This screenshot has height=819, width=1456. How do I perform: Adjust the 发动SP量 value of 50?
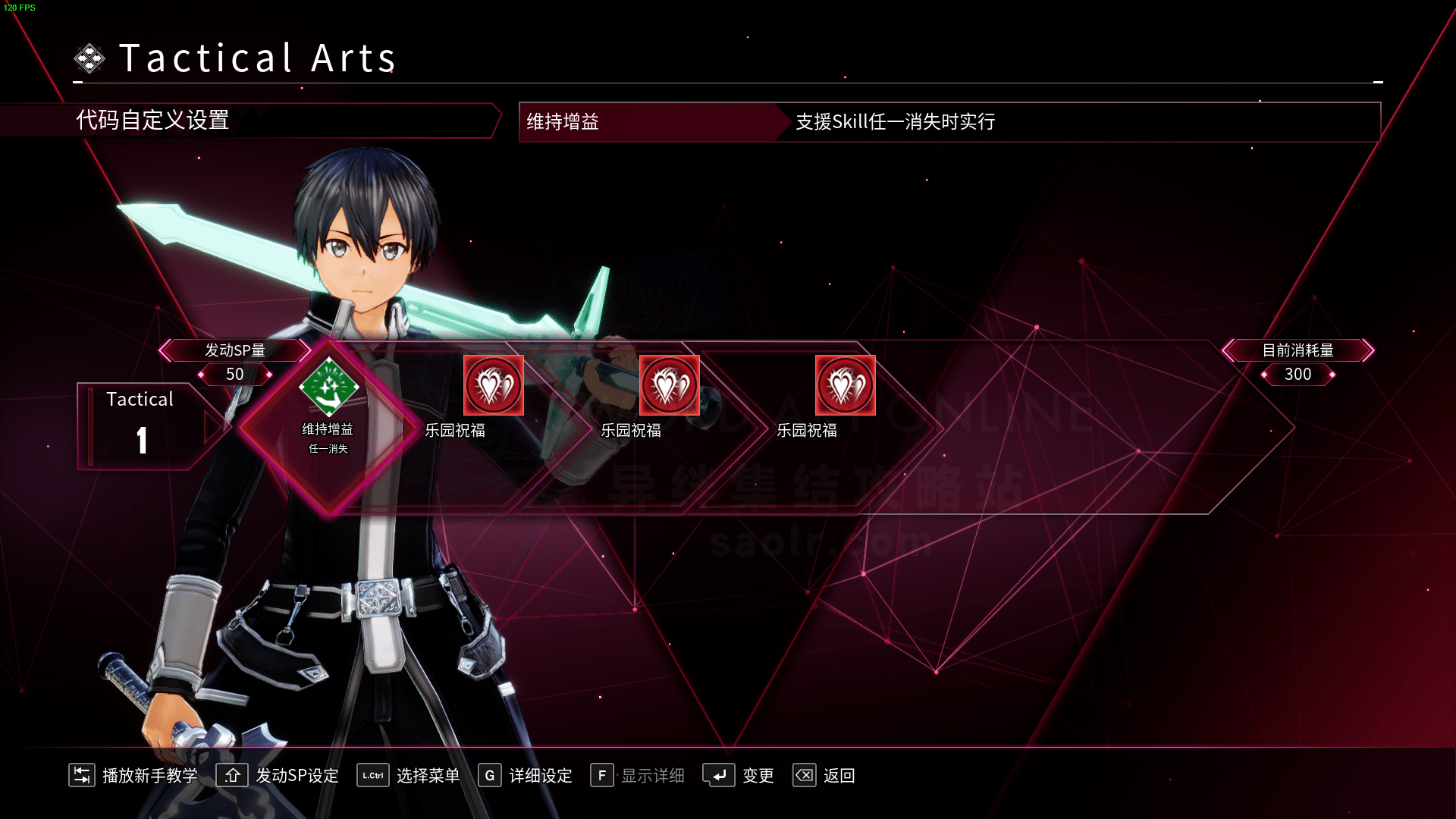pos(235,375)
